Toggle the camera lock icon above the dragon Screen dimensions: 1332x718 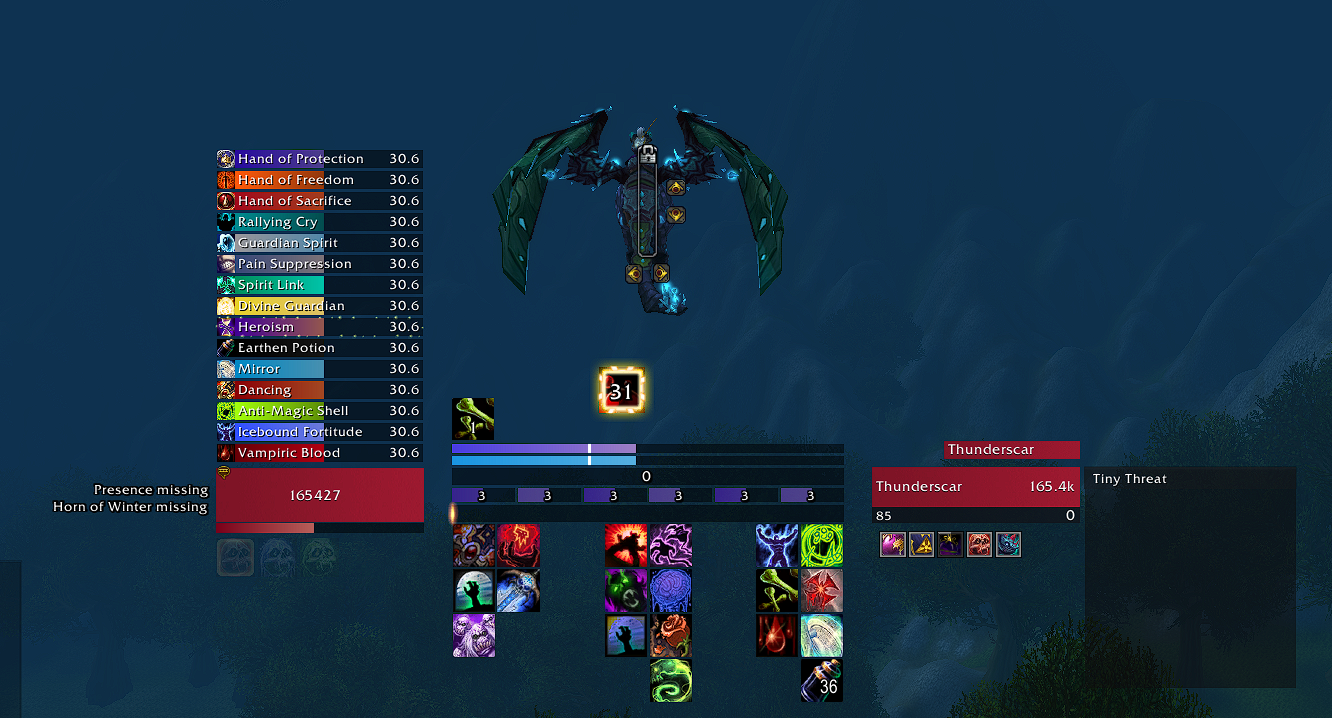(647, 154)
